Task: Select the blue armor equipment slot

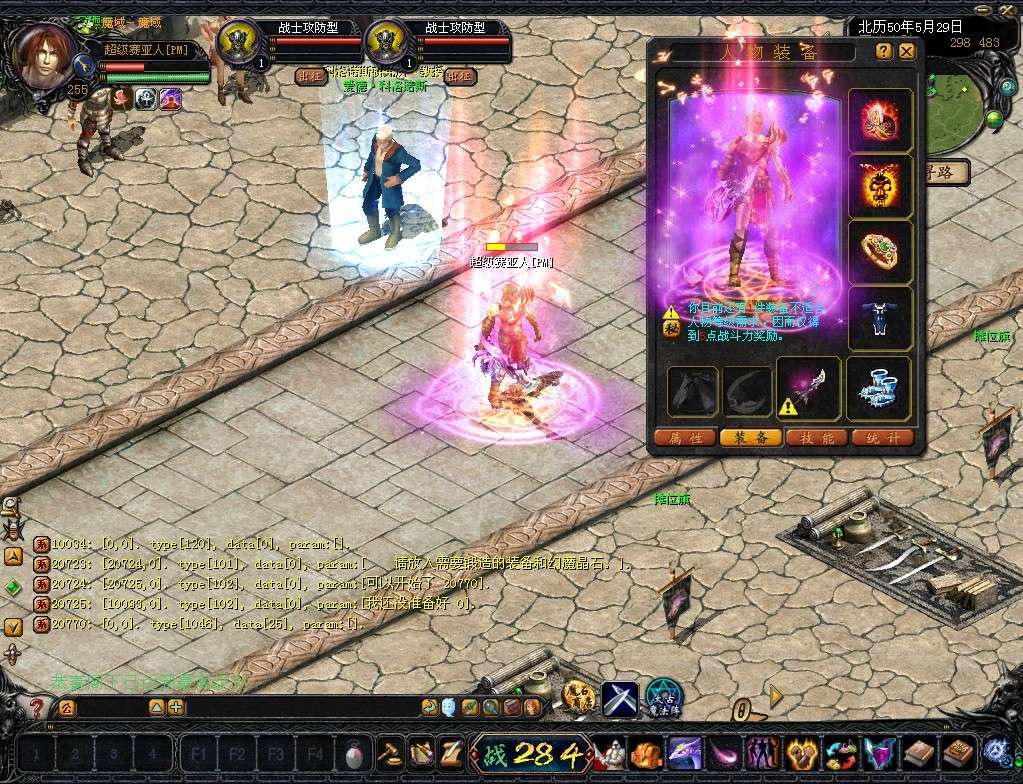Action: coord(880,318)
